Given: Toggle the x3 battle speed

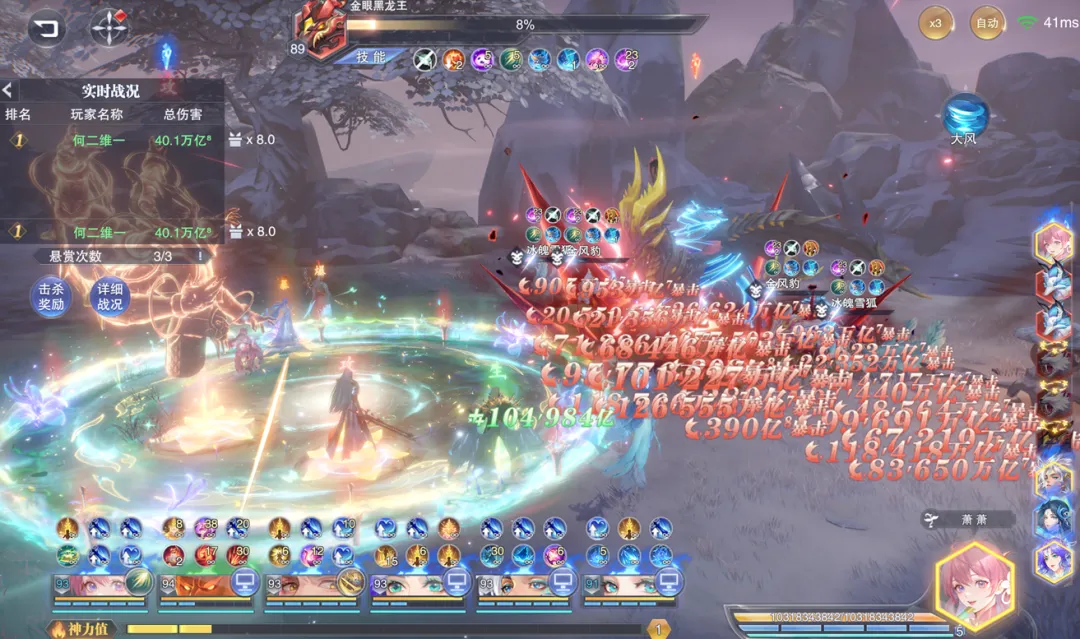Looking at the screenshot, I should (936, 23).
